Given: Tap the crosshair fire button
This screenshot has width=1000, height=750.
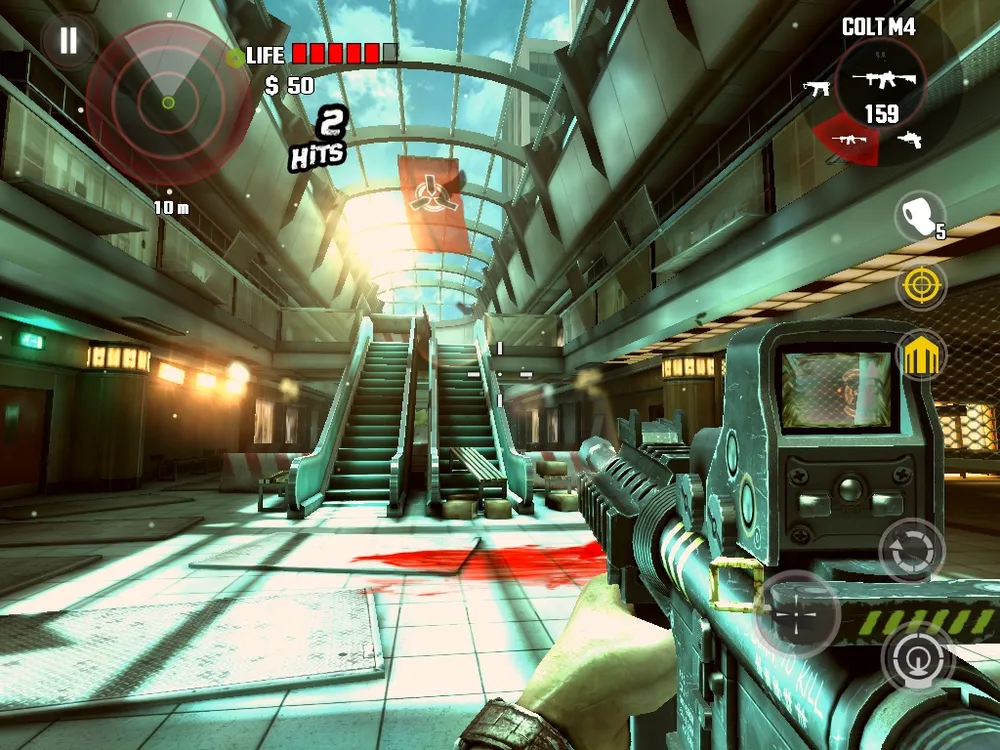Looking at the screenshot, I should click(x=796, y=613).
